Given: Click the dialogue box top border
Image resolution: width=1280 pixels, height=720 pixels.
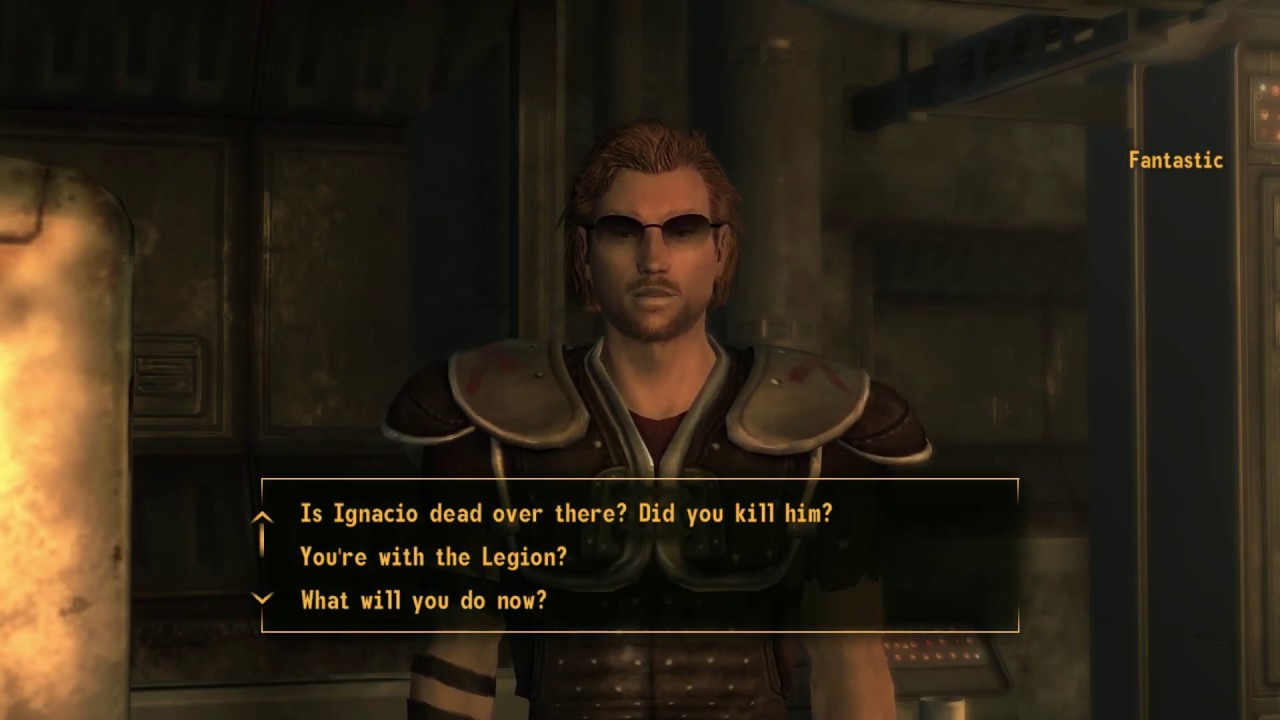Looking at the screenshot, I should (640, 481).
